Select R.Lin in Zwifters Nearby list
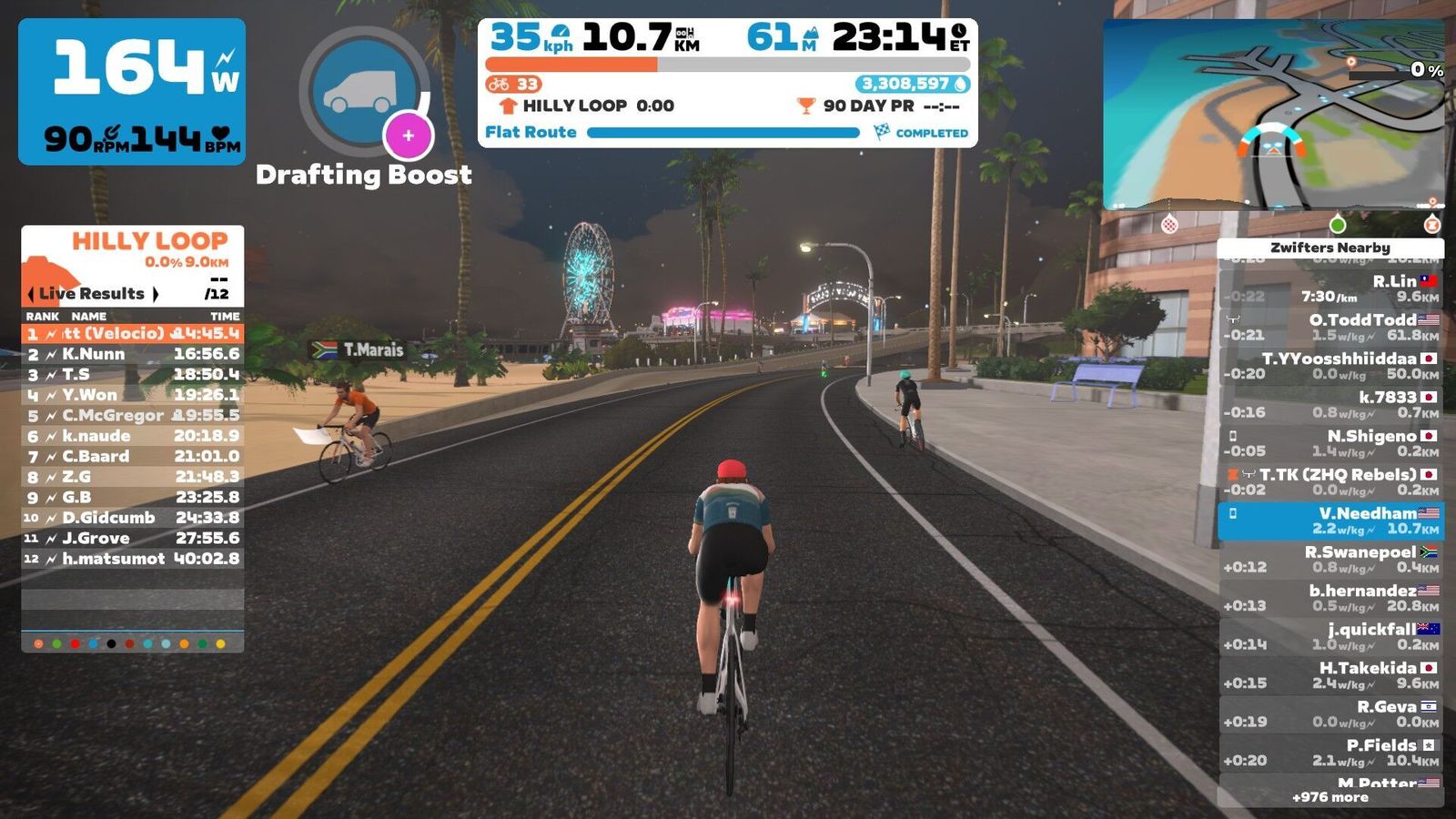 1330,288
